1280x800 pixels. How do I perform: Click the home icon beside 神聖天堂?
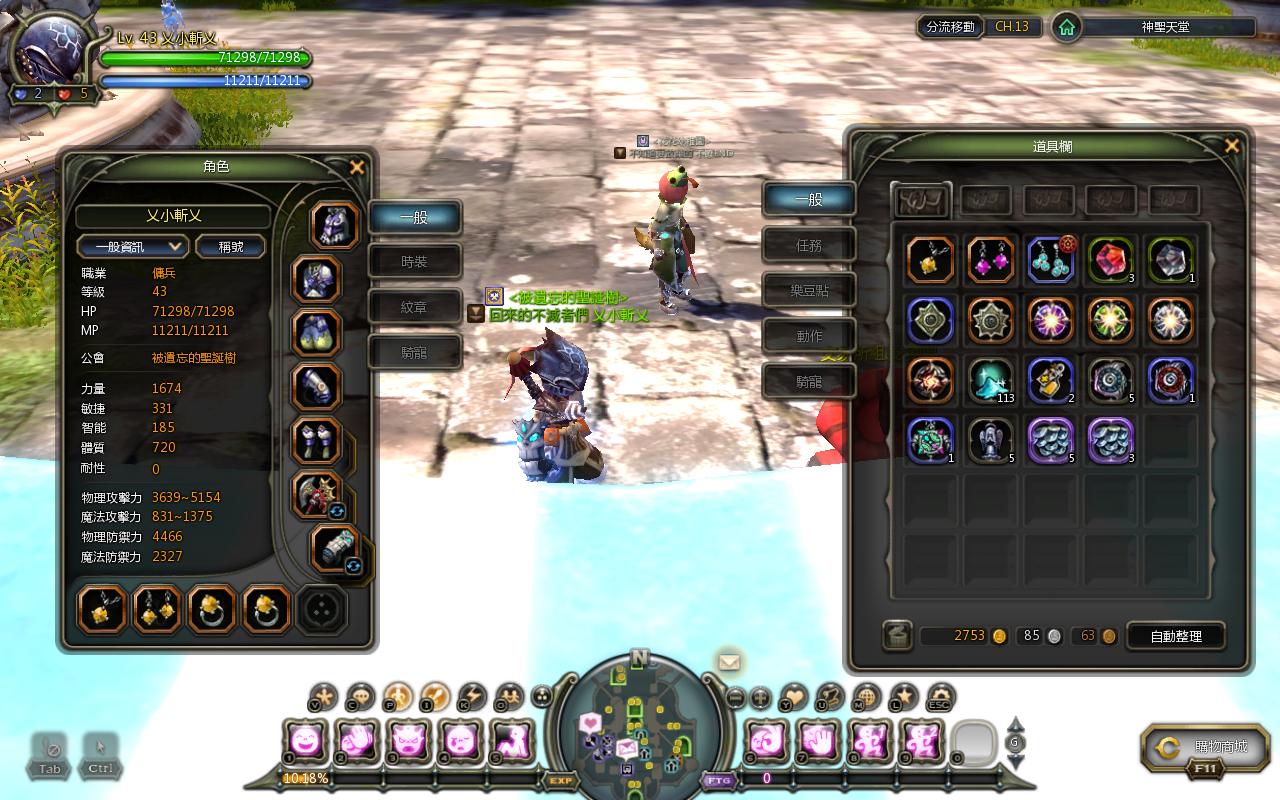(x=1067, y=27)
